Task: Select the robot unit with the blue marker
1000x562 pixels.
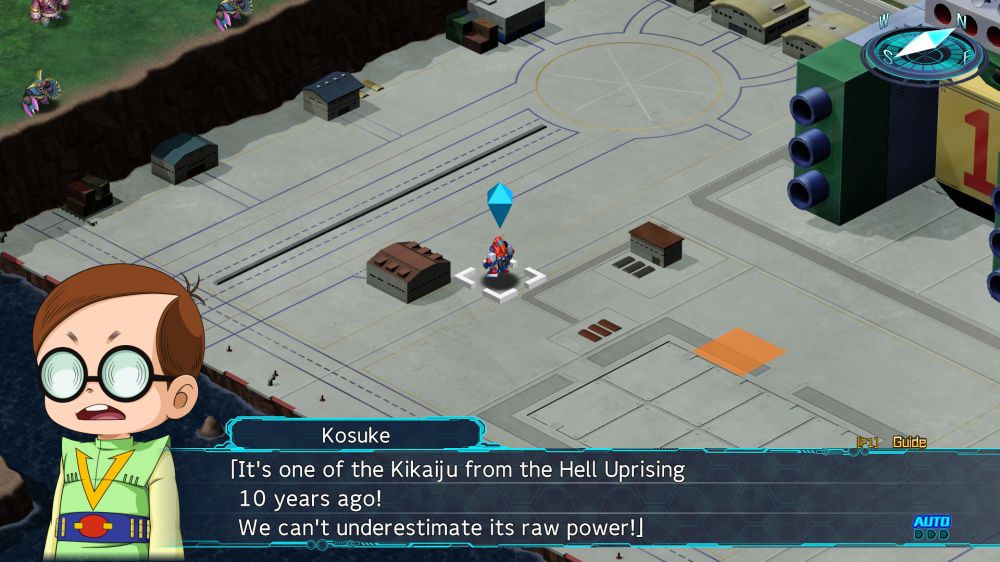Action: click(498, 259)
